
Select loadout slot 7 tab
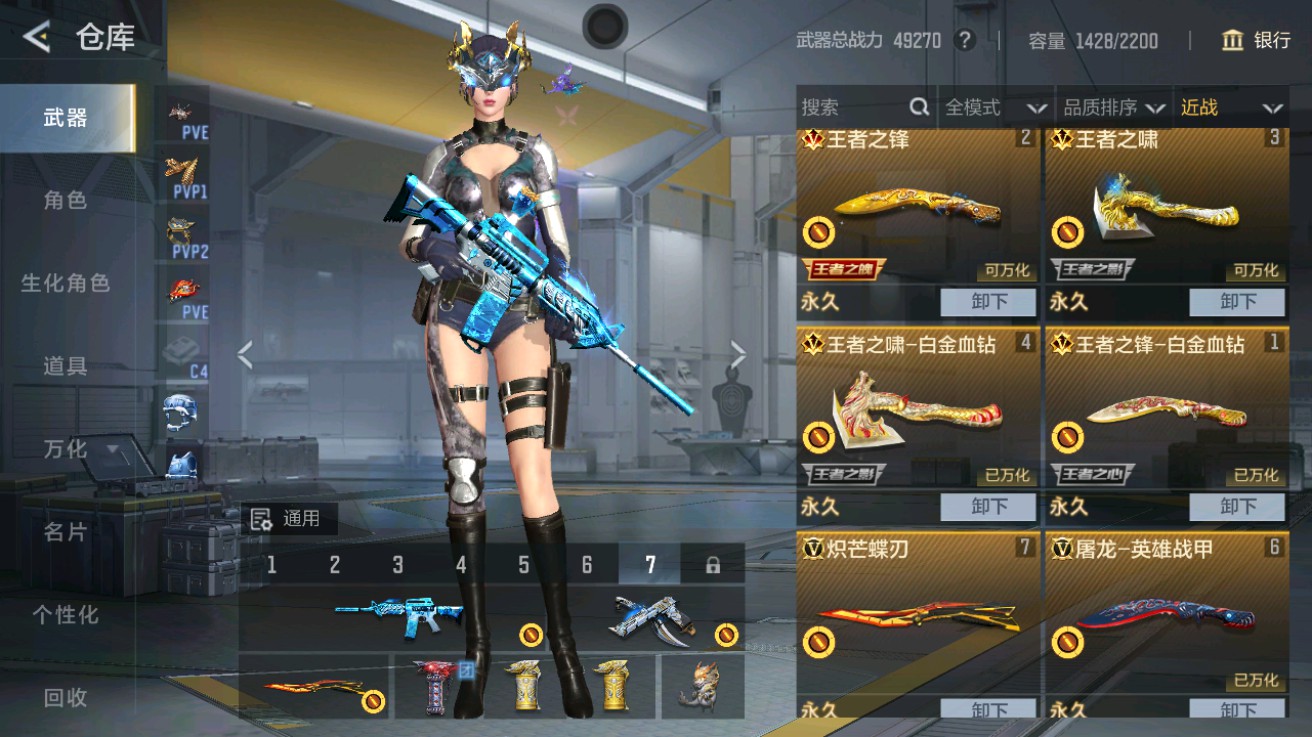(x=649, y=563)
